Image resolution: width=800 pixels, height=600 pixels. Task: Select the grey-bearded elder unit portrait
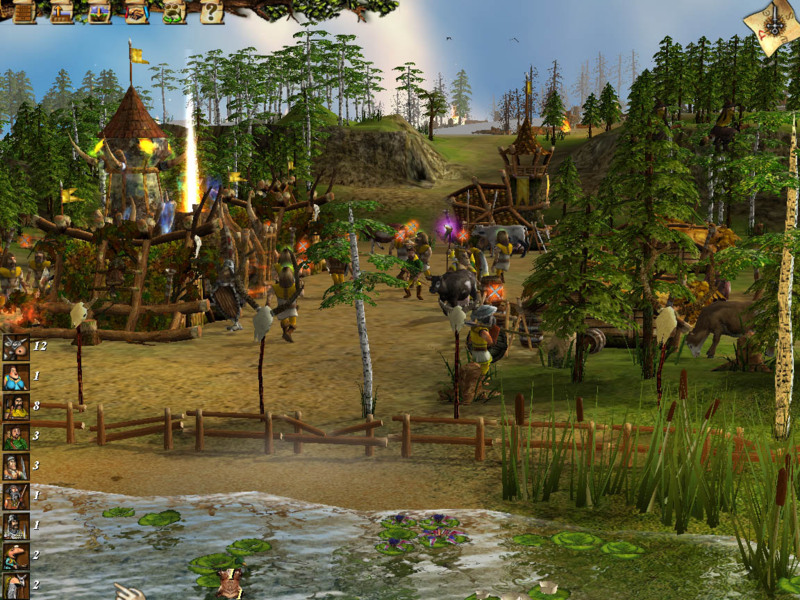15,496
